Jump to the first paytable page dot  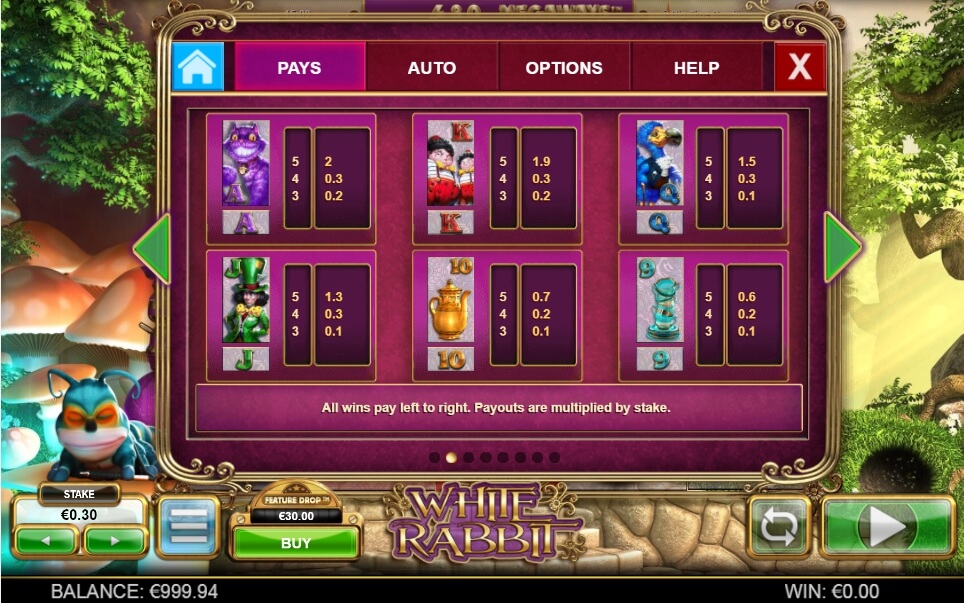[435, 457]
